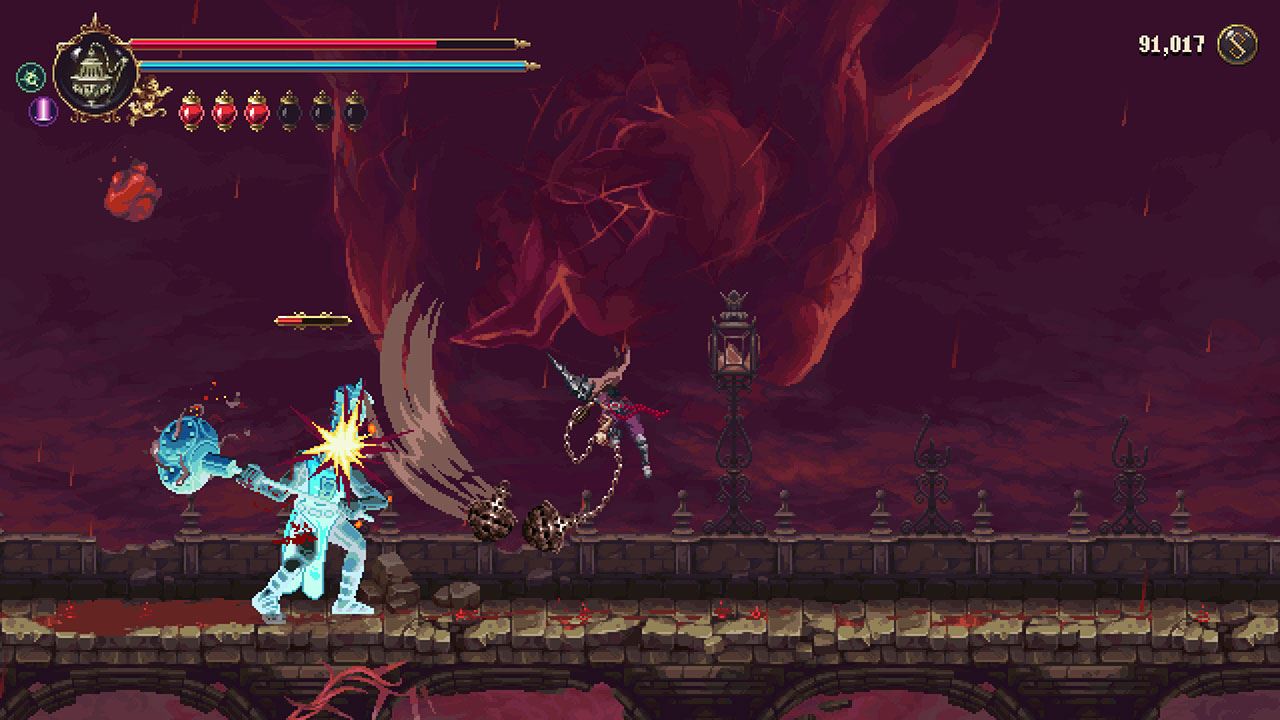Activate the green prayer icon

click(x=30, y=77)
